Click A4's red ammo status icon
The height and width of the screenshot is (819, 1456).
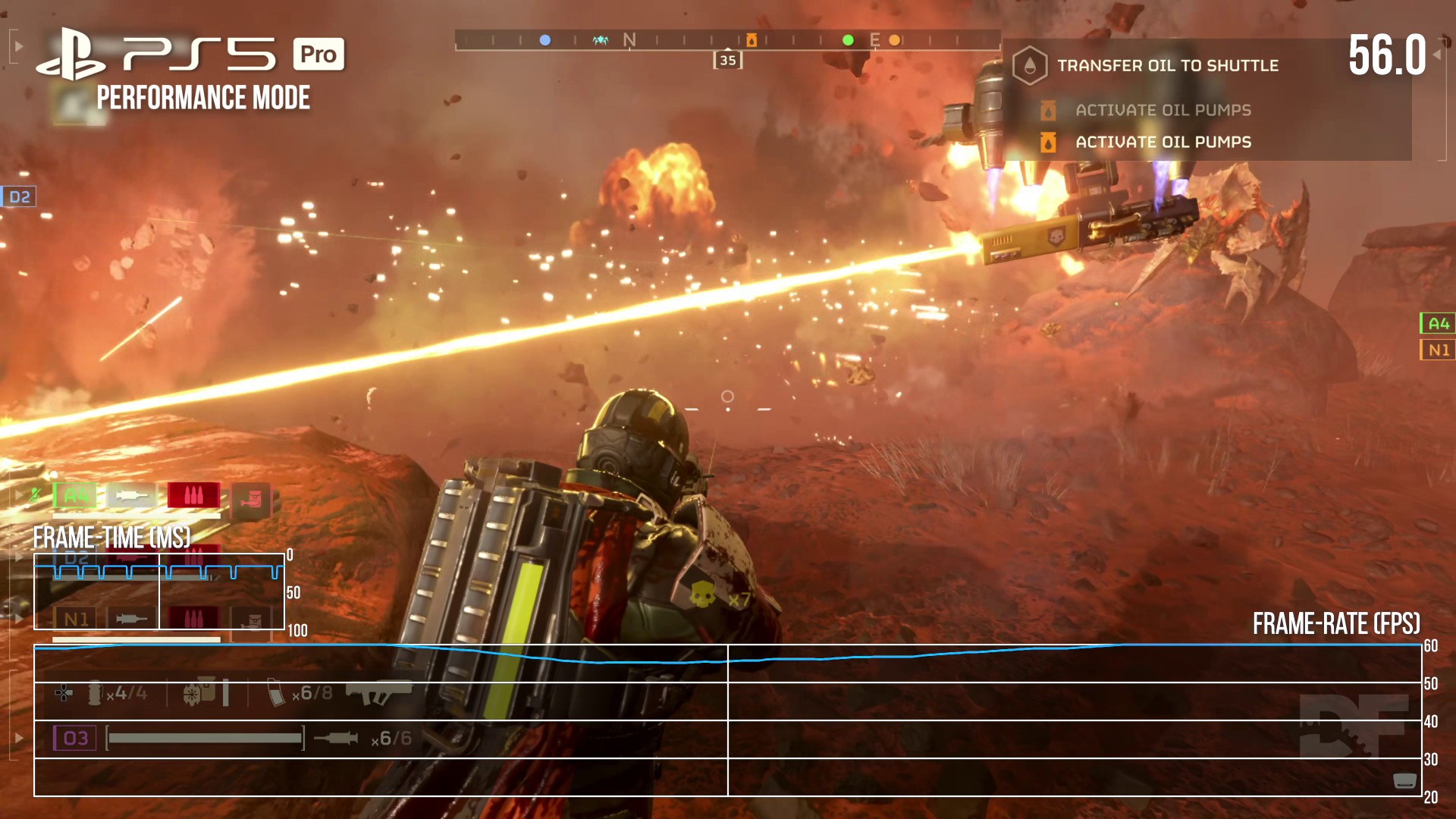(x=193, y=496)
